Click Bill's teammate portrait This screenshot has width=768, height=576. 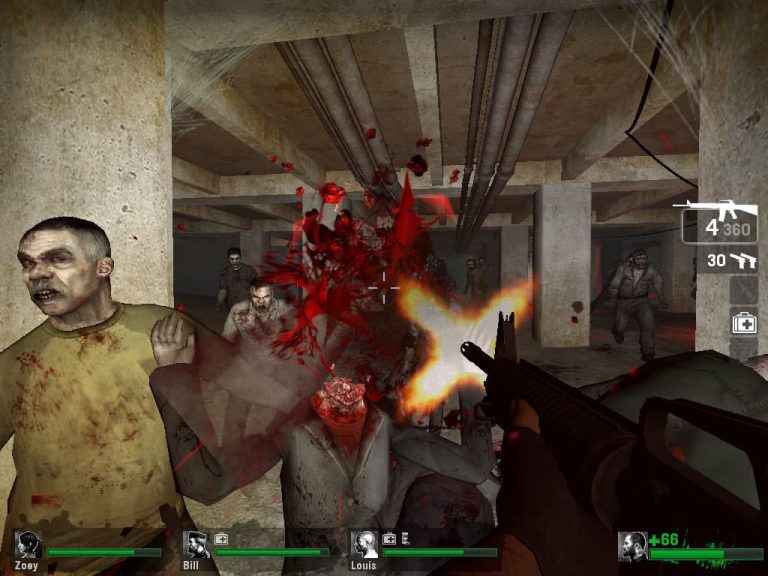point(196,545)
